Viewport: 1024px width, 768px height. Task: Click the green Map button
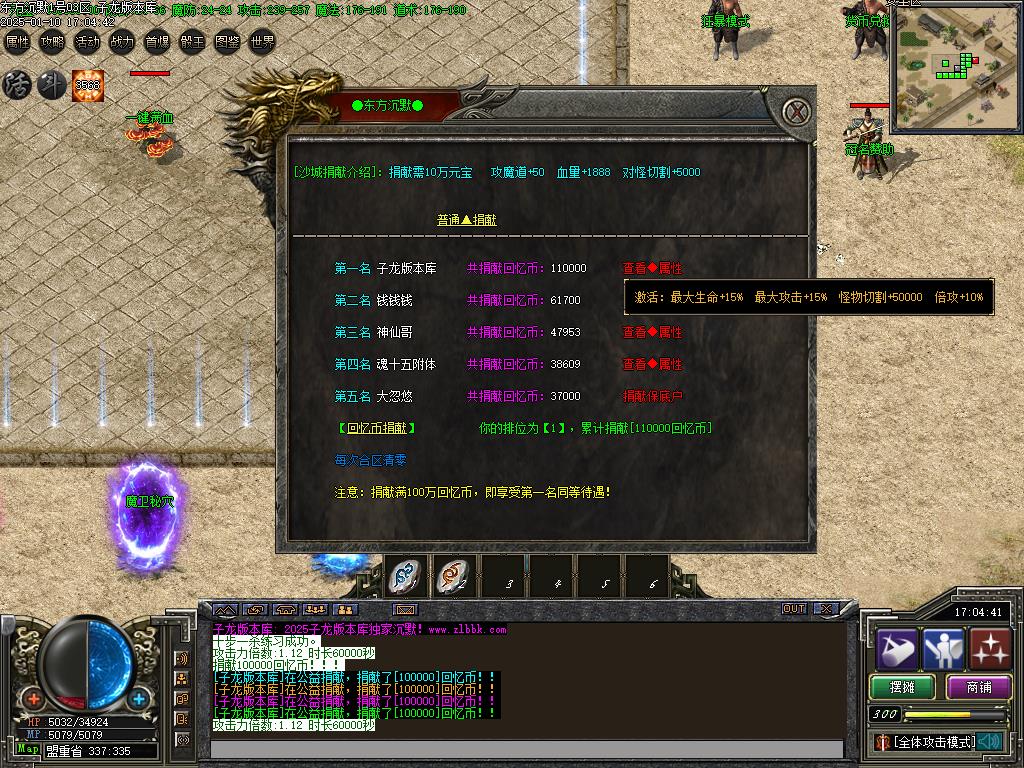[x=28, y=749]
